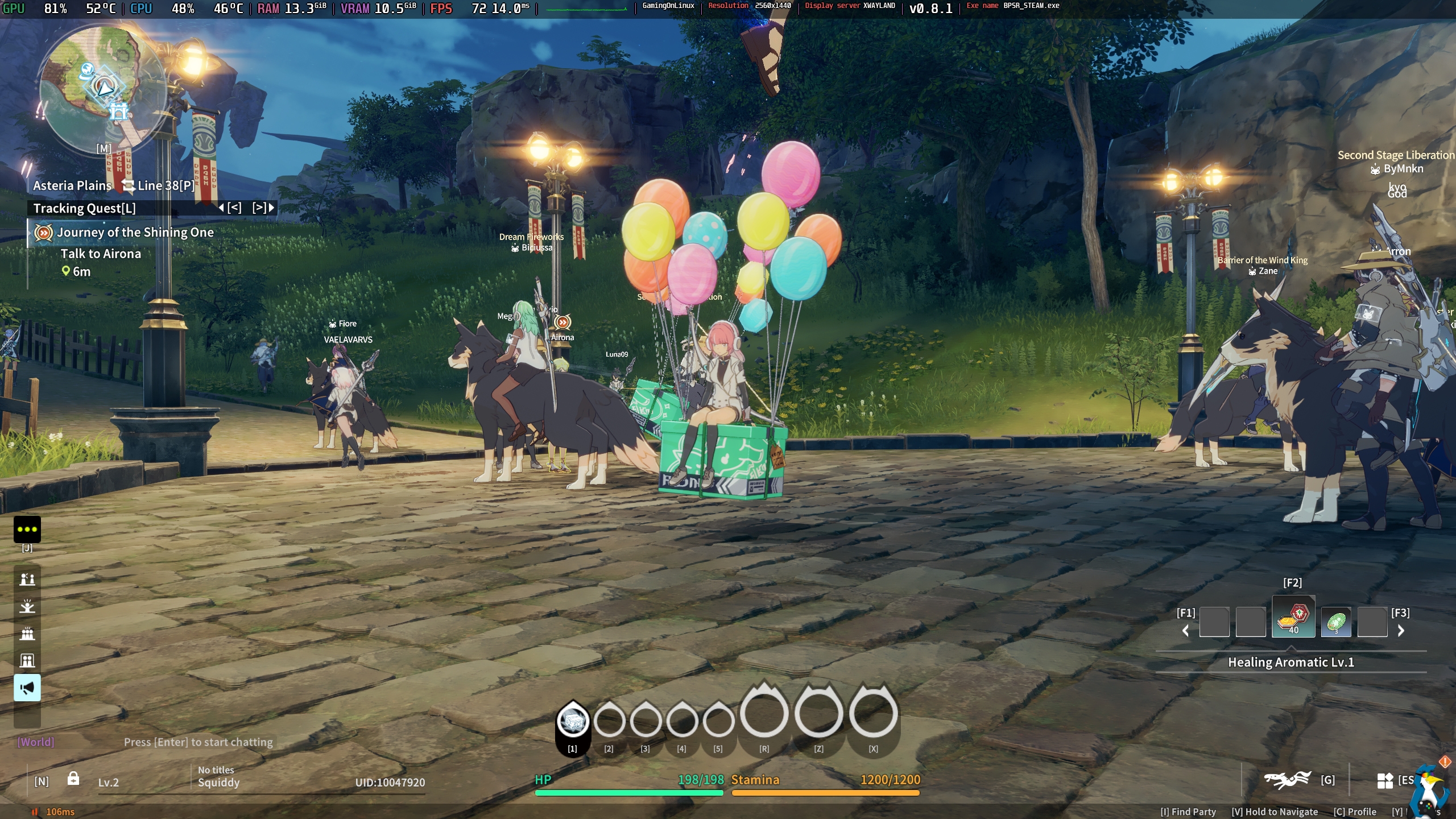Show previous tracked quest with left arrow
Image resolution: width=1456 pixels, height=819 pixels.
pos(230,208)
